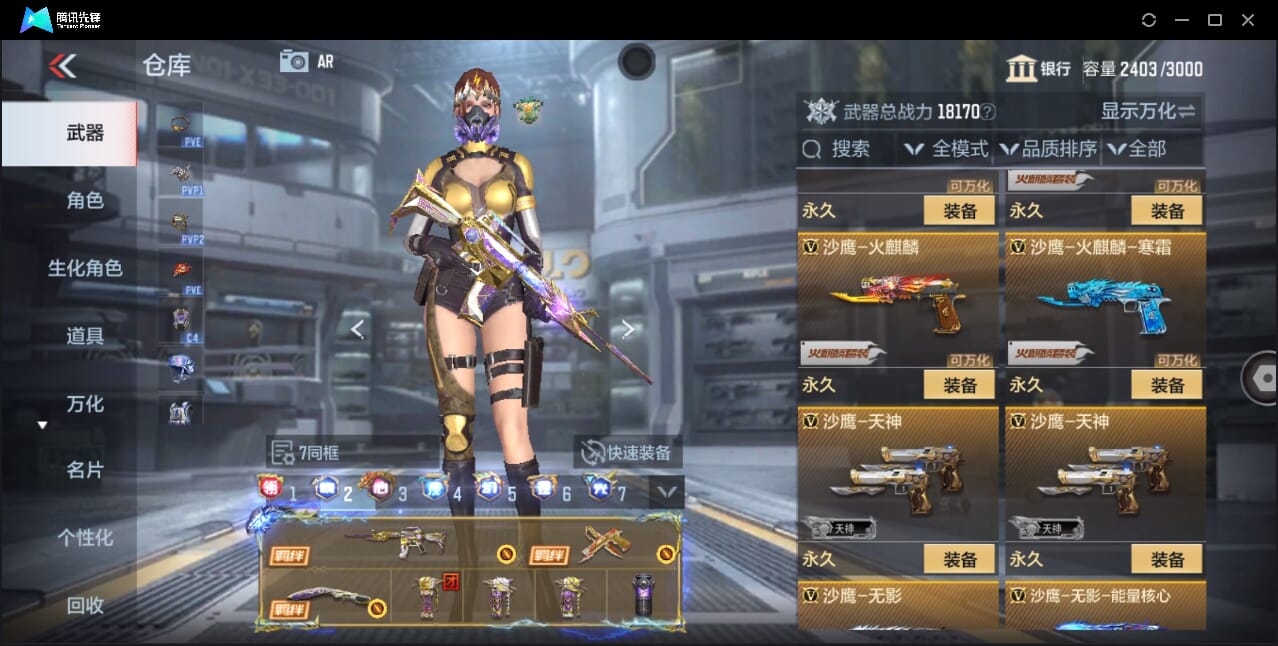Maximize the emulator window
This screenshot has width=1278, height=646.
coord(1215,20)
